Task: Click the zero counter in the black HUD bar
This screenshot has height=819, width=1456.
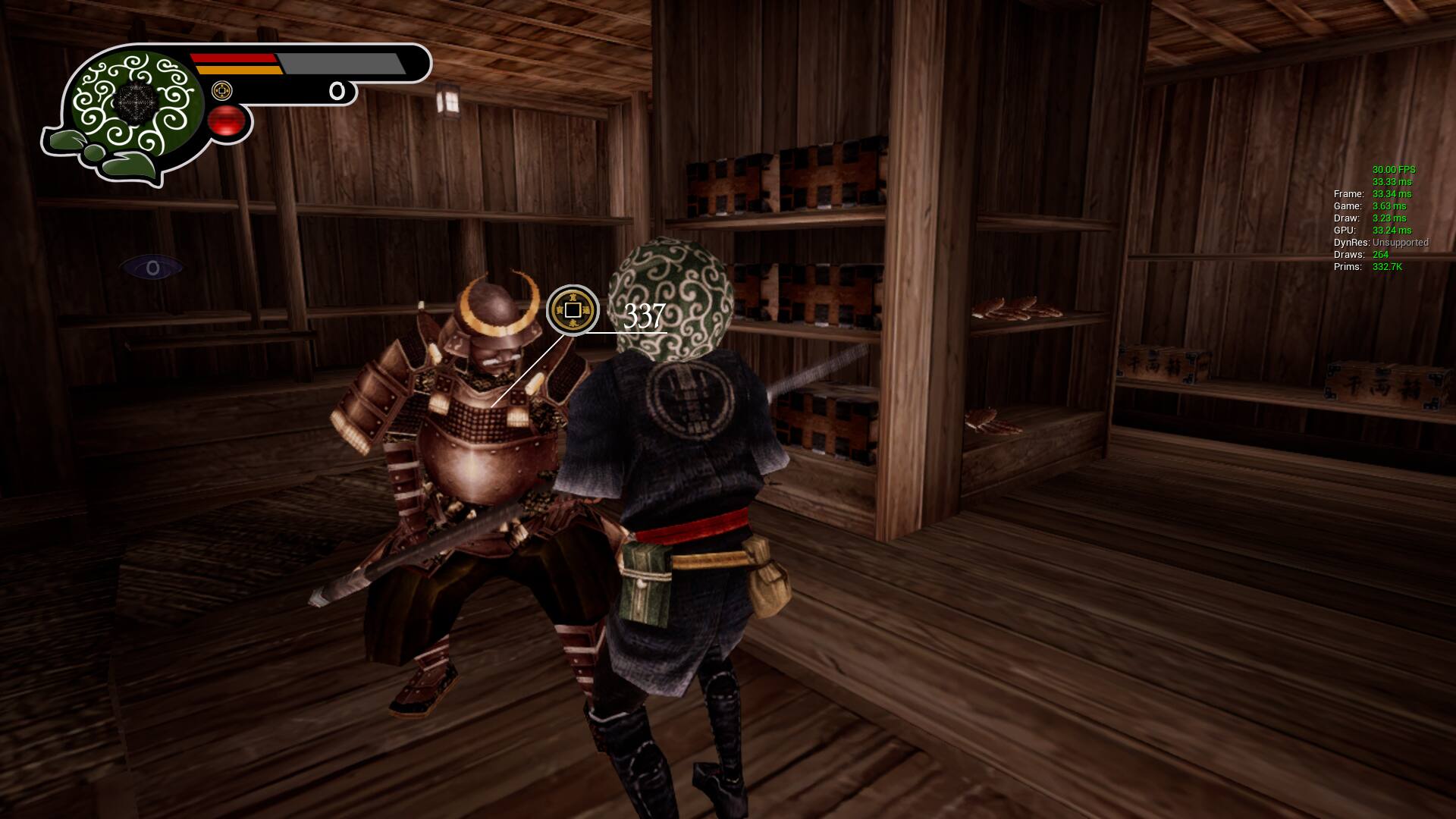Action: (x=339, y=89)
